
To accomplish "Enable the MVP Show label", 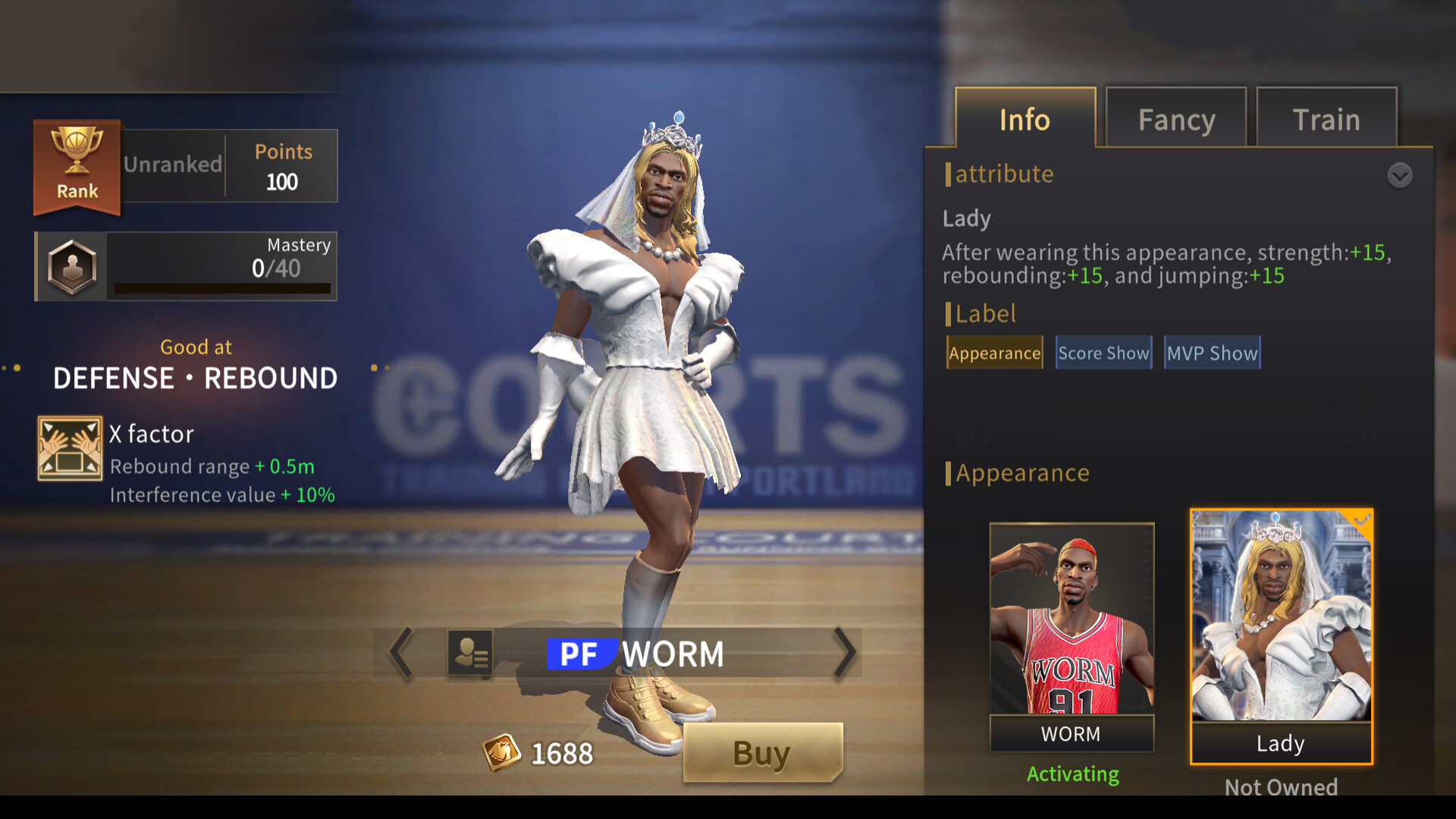I will (1212, 353).
